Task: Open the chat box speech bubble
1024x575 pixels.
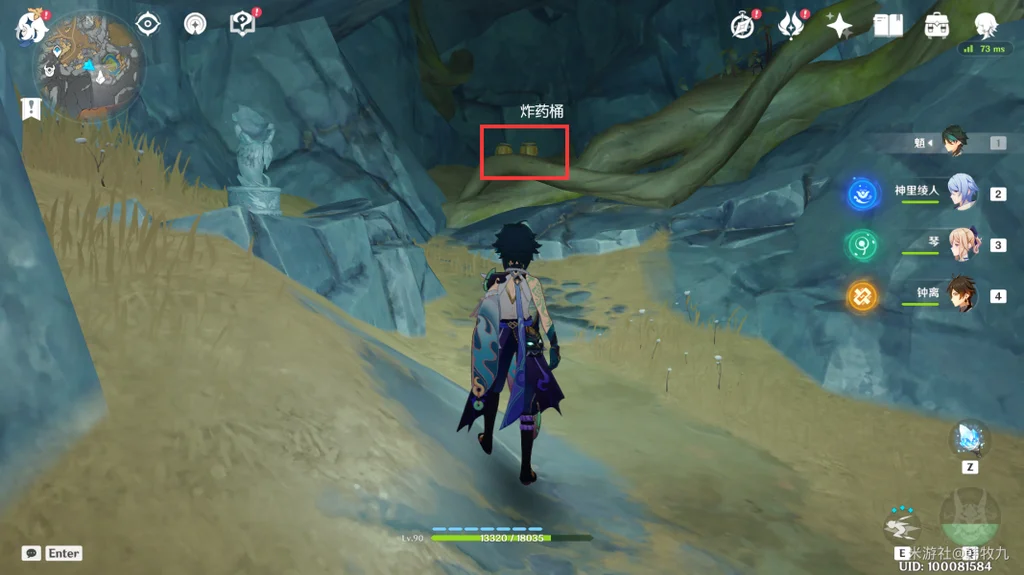Action: coord(31,553)
